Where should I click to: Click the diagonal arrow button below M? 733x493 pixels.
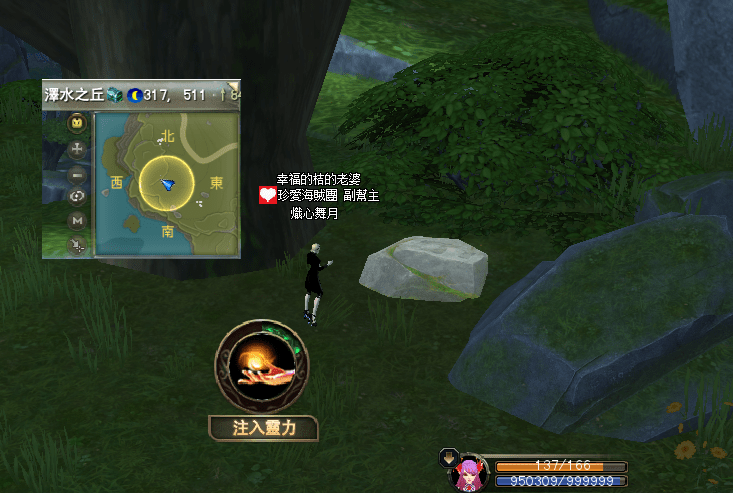click(x=77, y=245)
